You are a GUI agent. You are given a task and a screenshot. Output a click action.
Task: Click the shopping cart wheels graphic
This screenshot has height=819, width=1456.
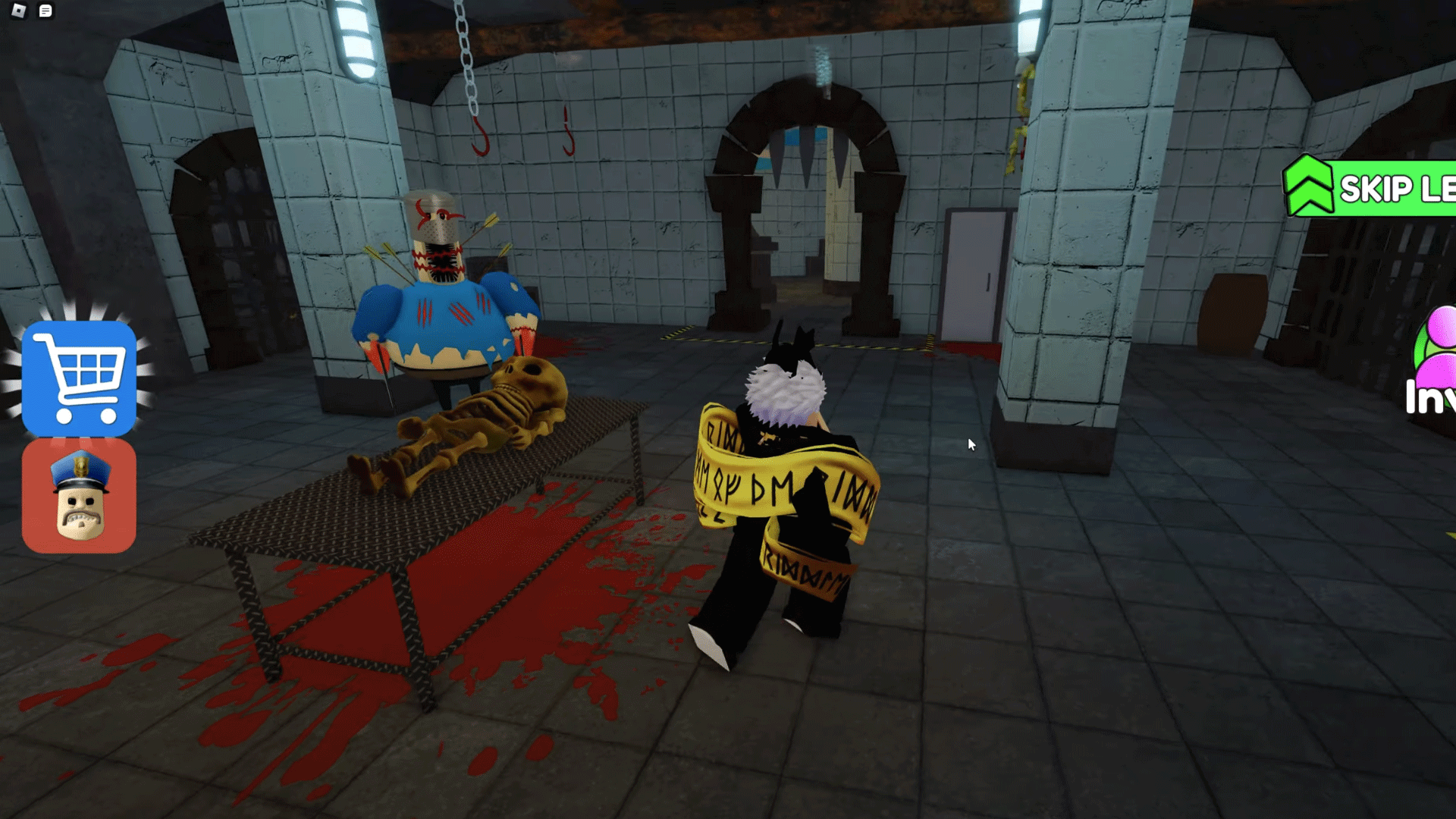click(x=86, y=418)
